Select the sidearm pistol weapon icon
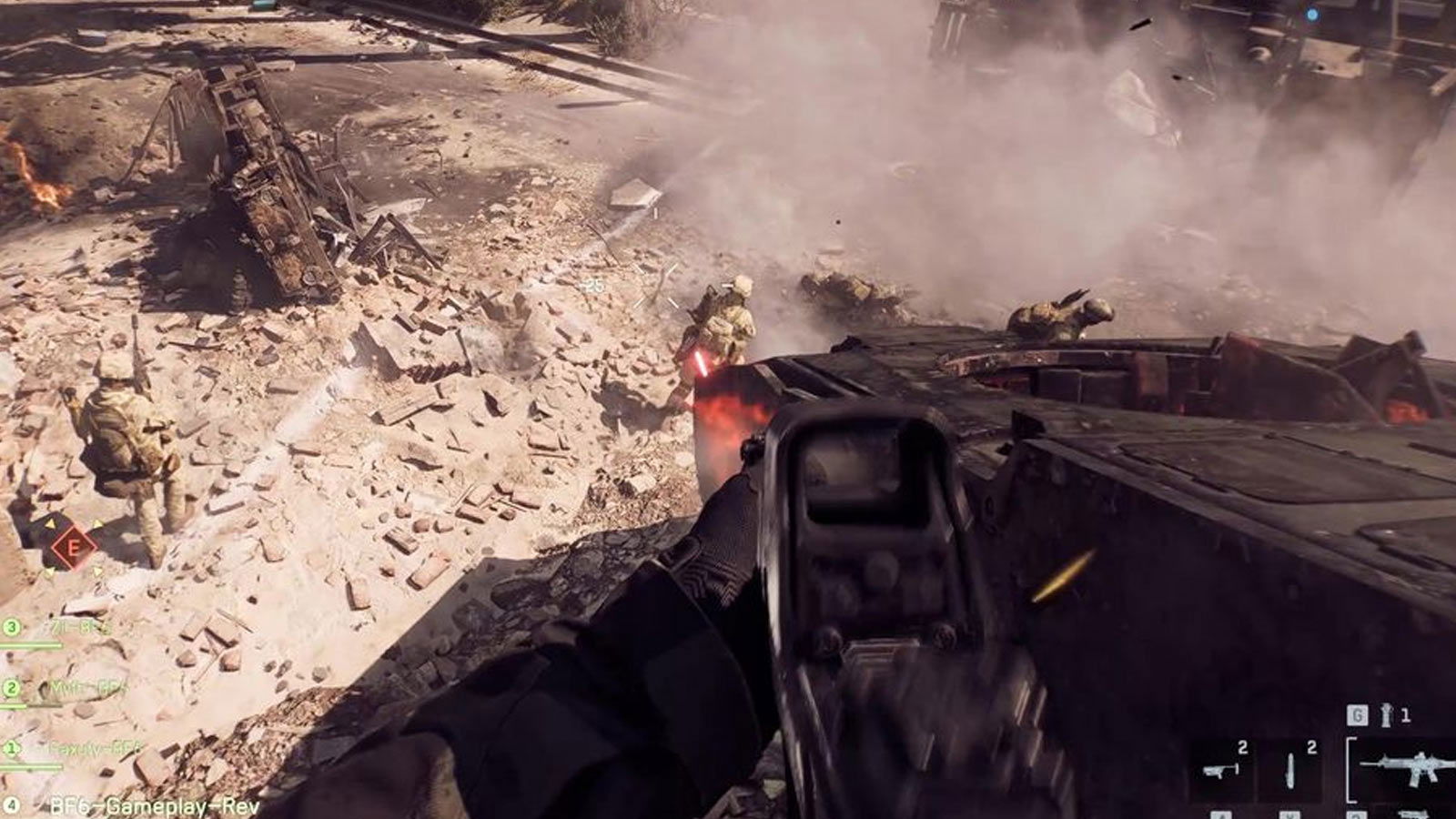Screen dimensions: 1456x819 (1219, 769)
